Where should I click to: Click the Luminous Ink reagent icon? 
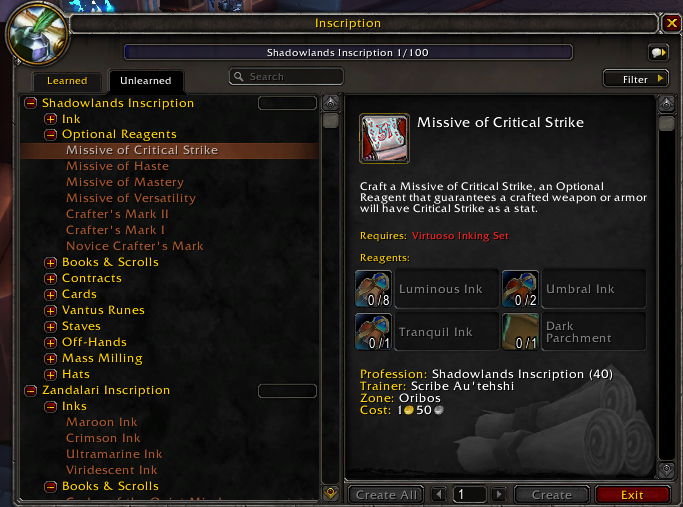(x=374, y=288)
